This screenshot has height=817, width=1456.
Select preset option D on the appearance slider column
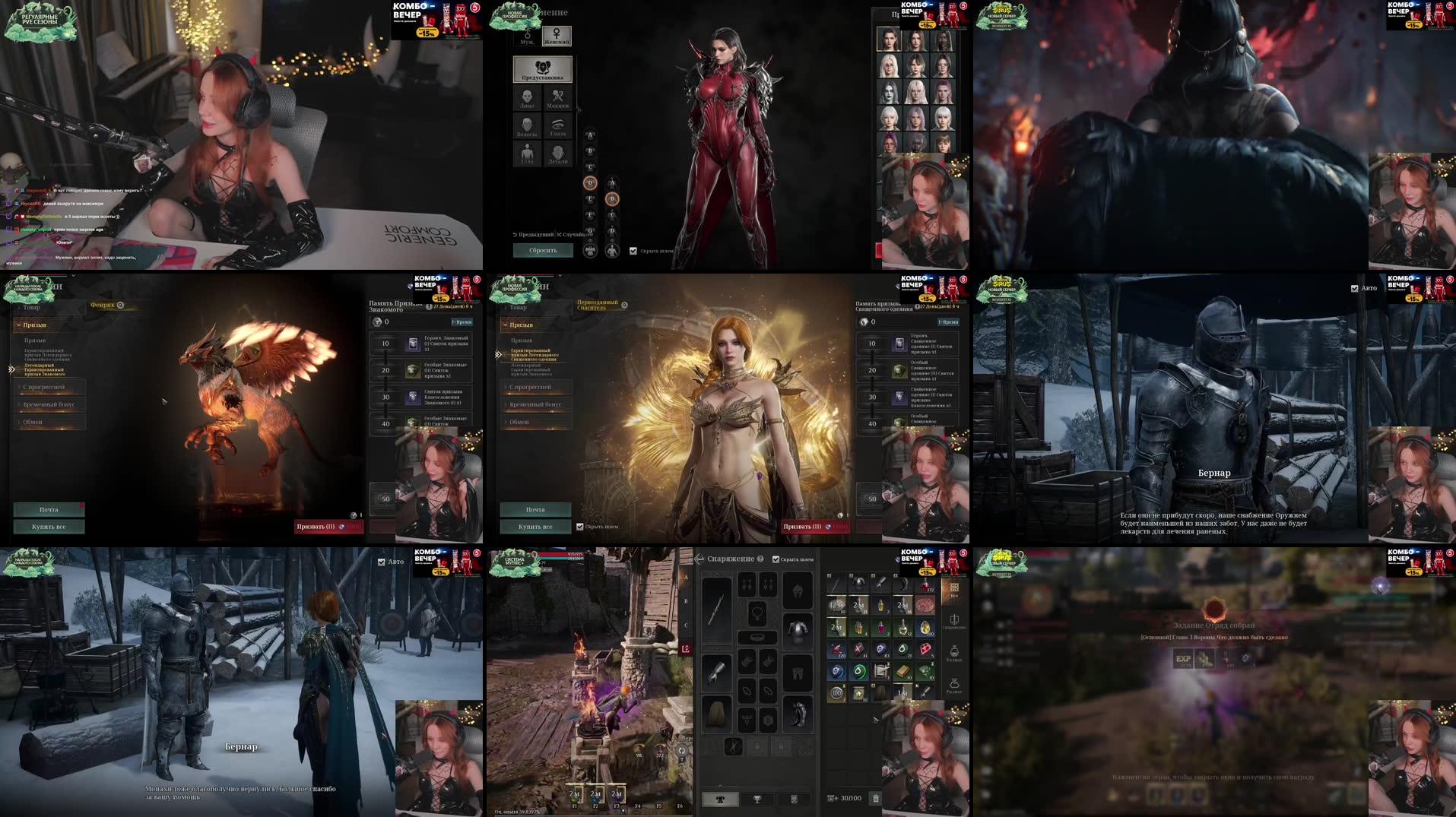(590, 182)
